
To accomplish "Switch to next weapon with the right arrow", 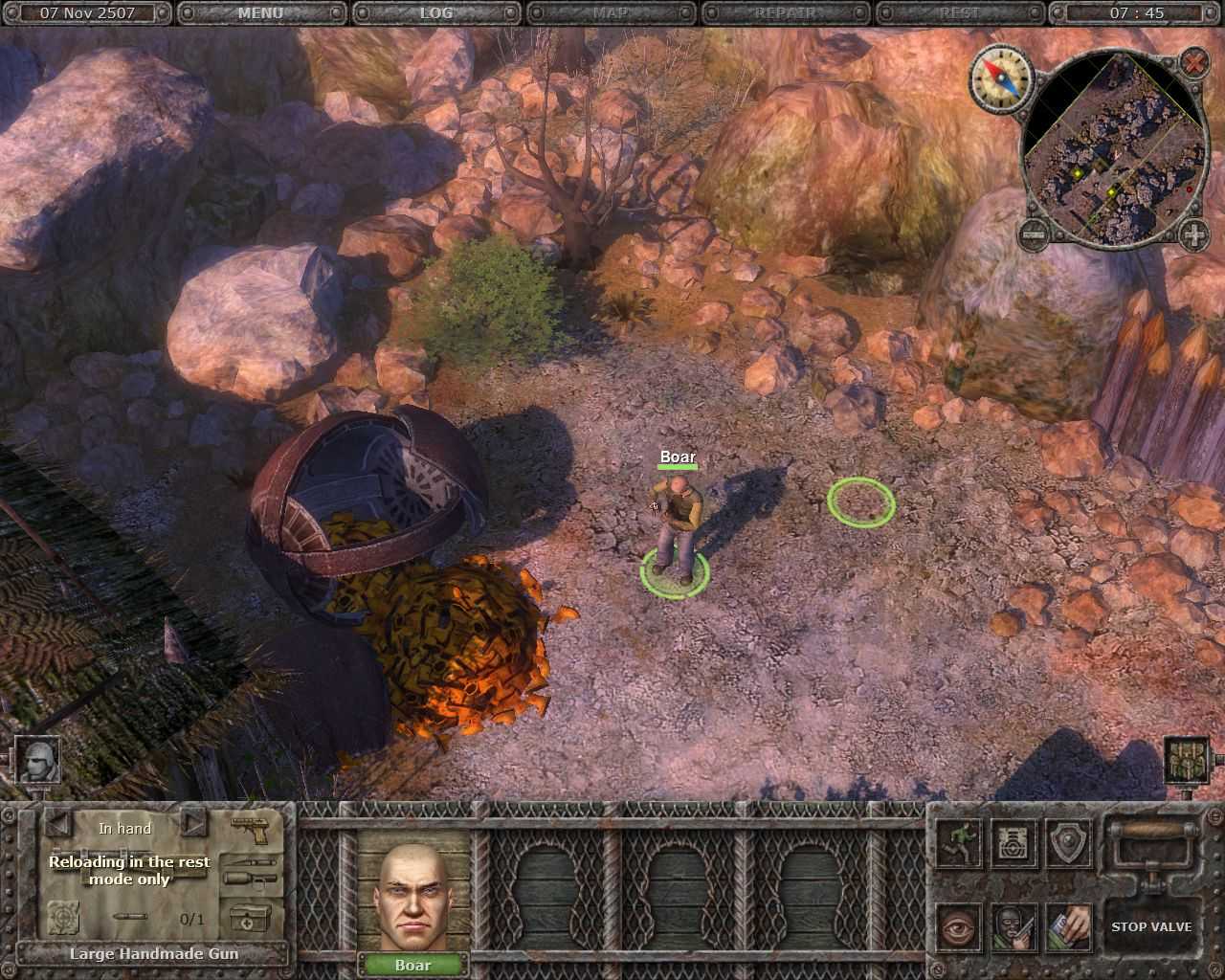I will pyautogui.click(x=193, y=825).
